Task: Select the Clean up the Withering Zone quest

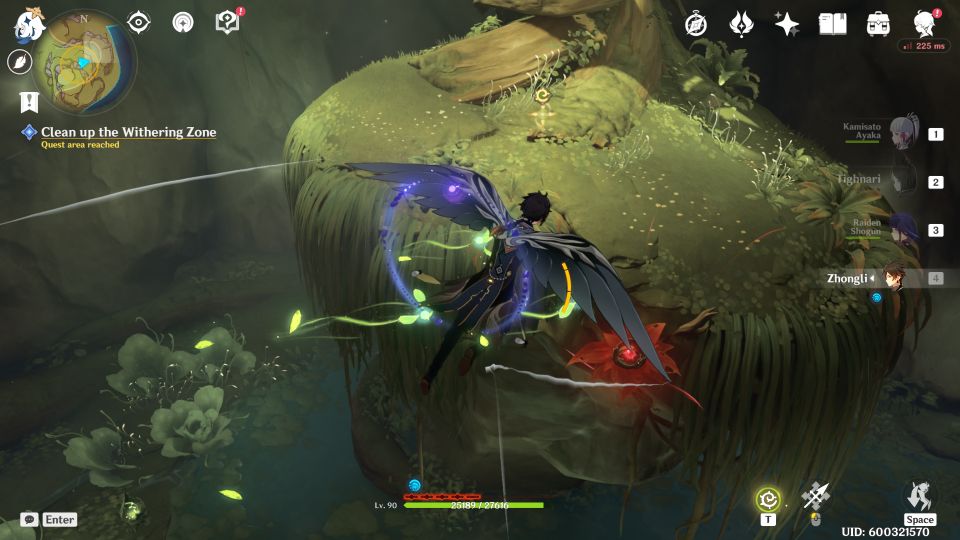Action: tap(128, 132)
